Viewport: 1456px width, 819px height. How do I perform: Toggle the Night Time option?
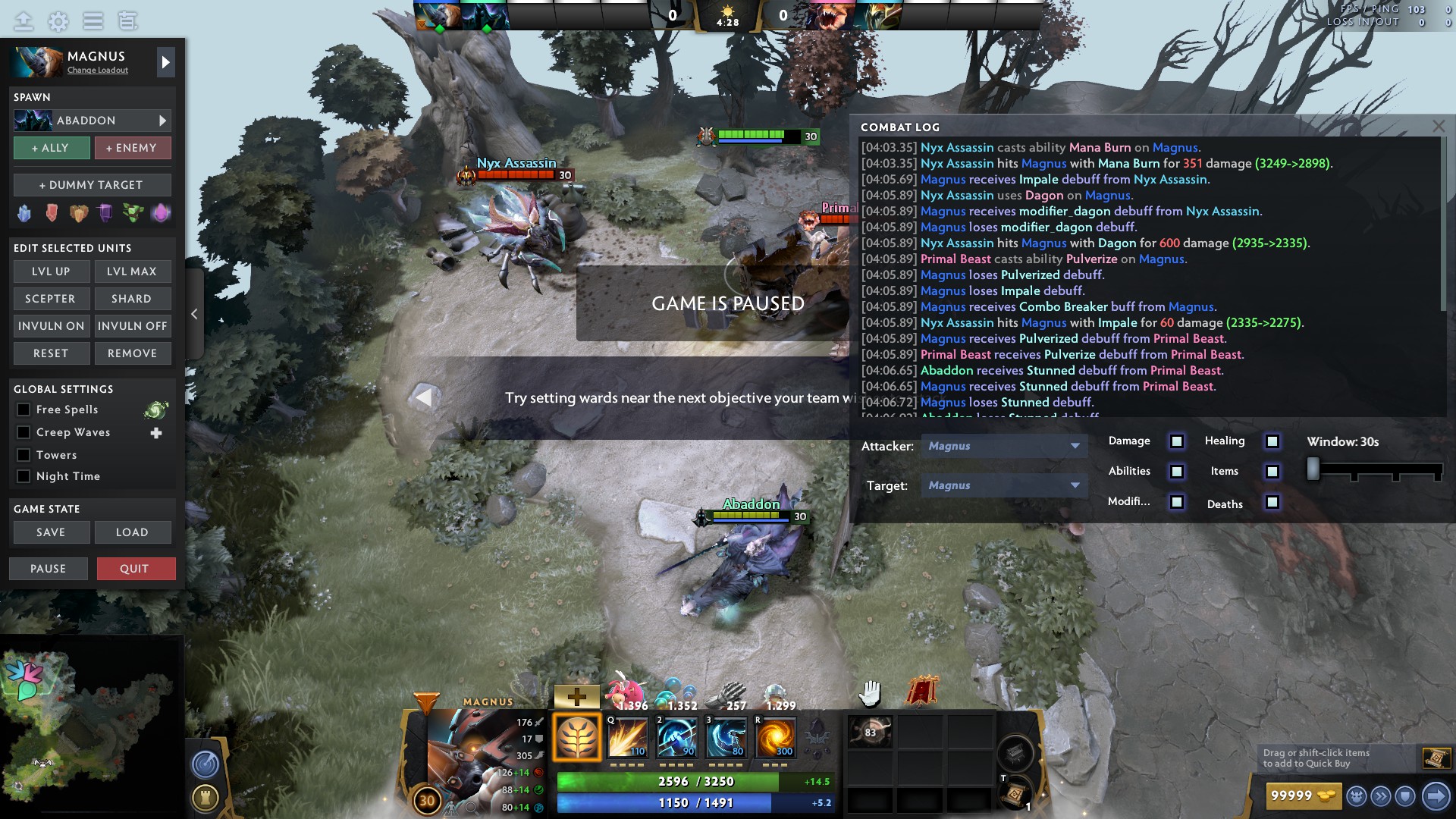[x=24, y=476]
